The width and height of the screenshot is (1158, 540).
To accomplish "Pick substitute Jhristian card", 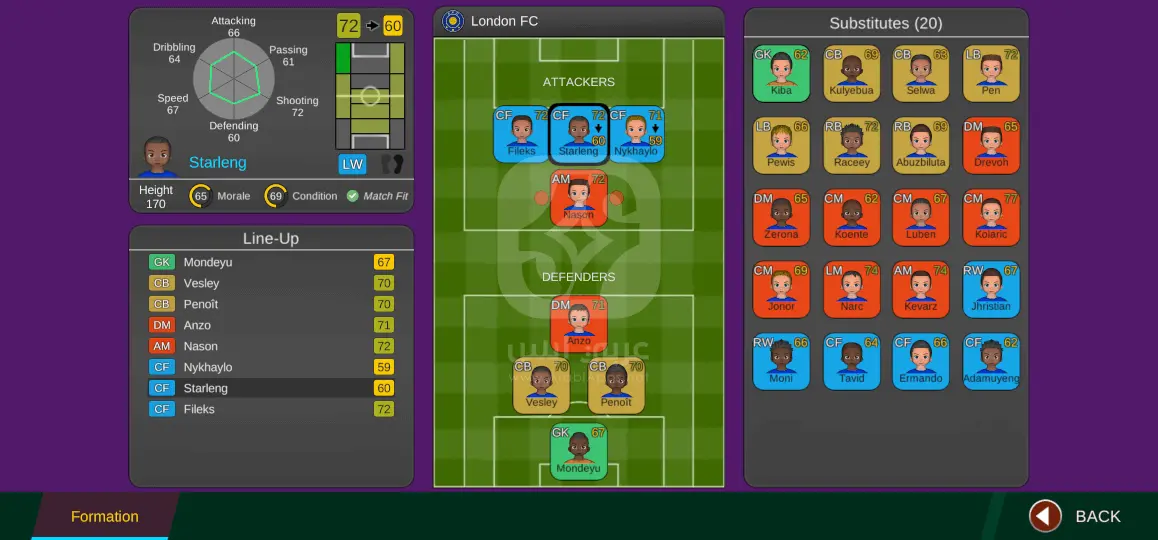I will tap(991, 289).
